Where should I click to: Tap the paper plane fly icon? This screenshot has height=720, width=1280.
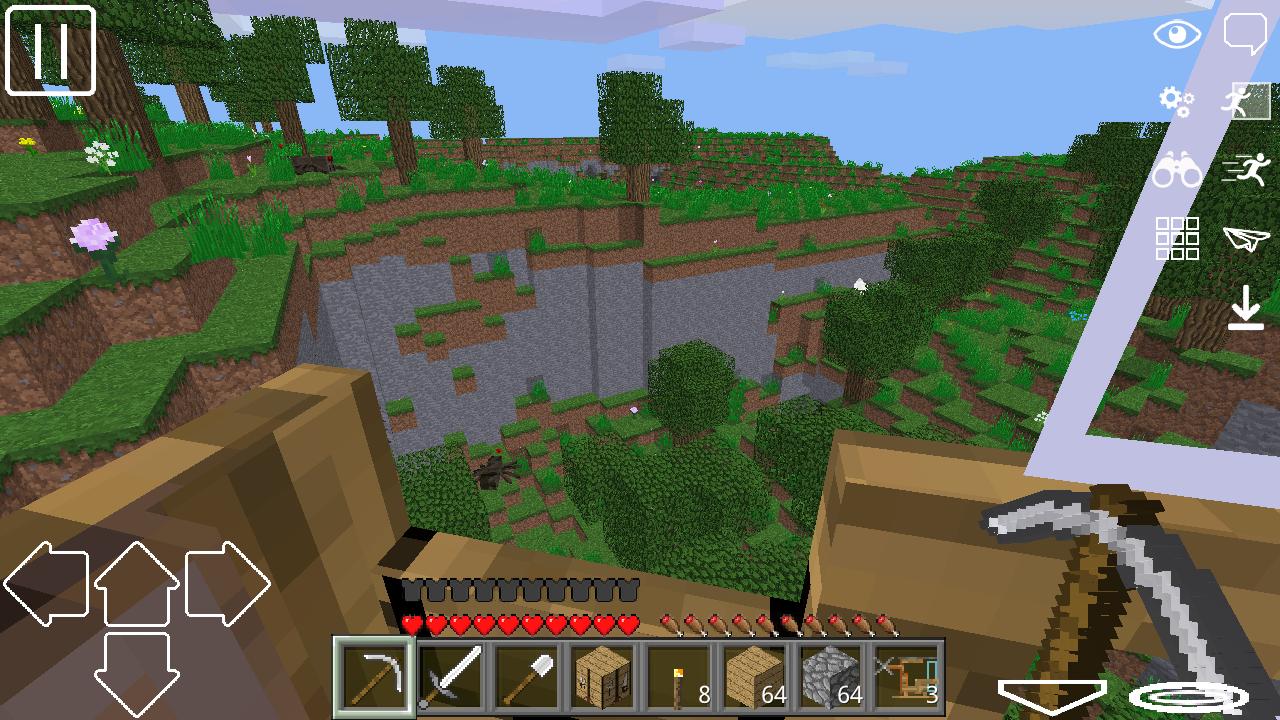click(x=1245, y=240)
